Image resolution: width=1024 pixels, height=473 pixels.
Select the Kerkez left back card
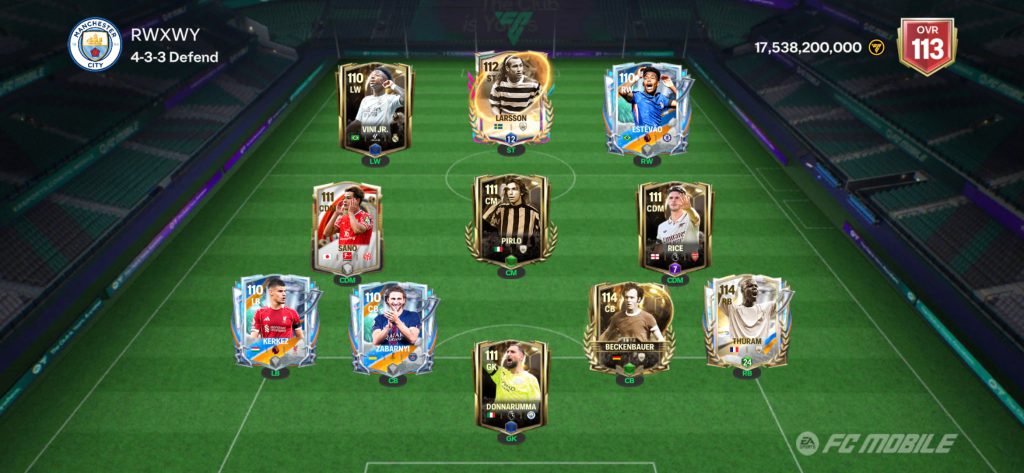click(275, 320)
